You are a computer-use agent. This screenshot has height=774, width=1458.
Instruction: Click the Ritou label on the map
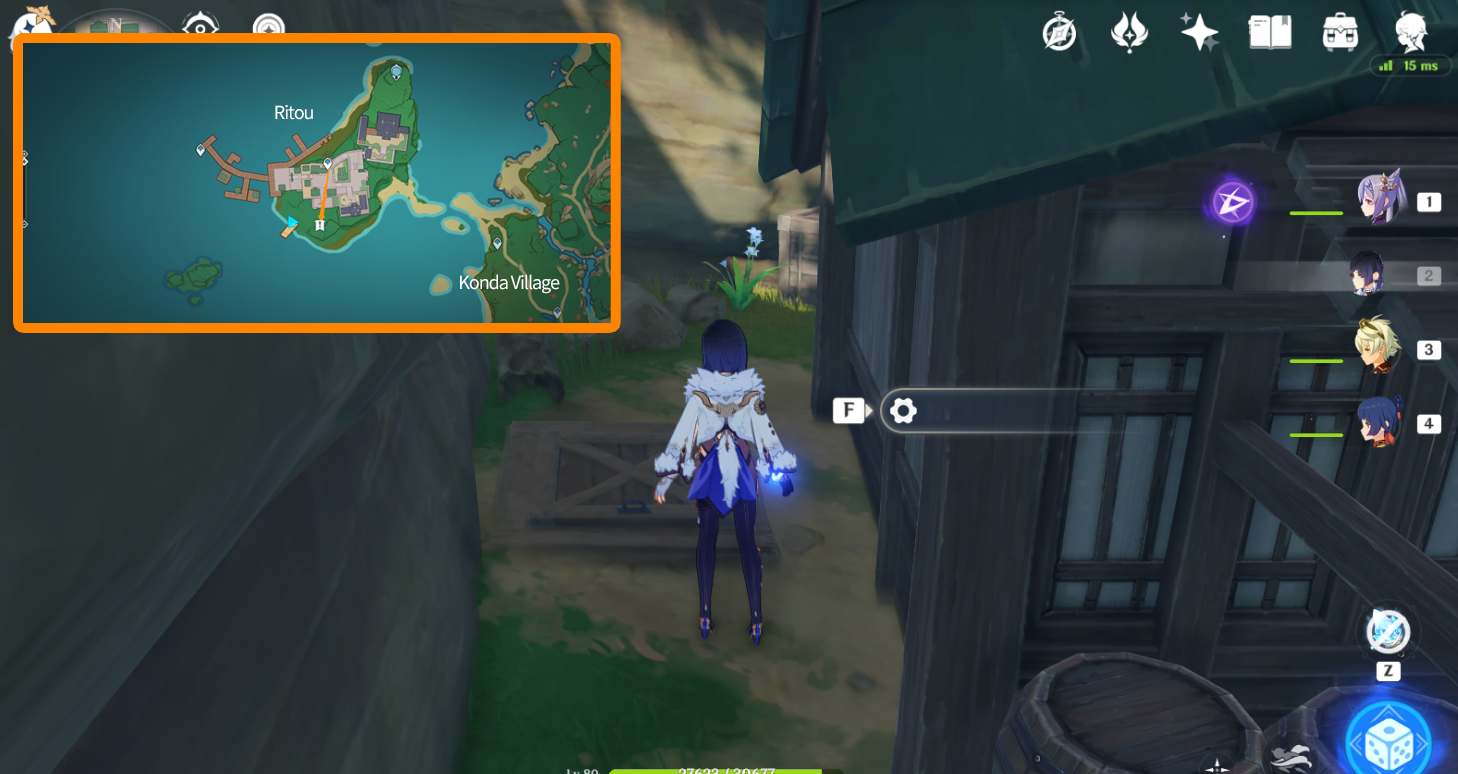tap(293, 112)
